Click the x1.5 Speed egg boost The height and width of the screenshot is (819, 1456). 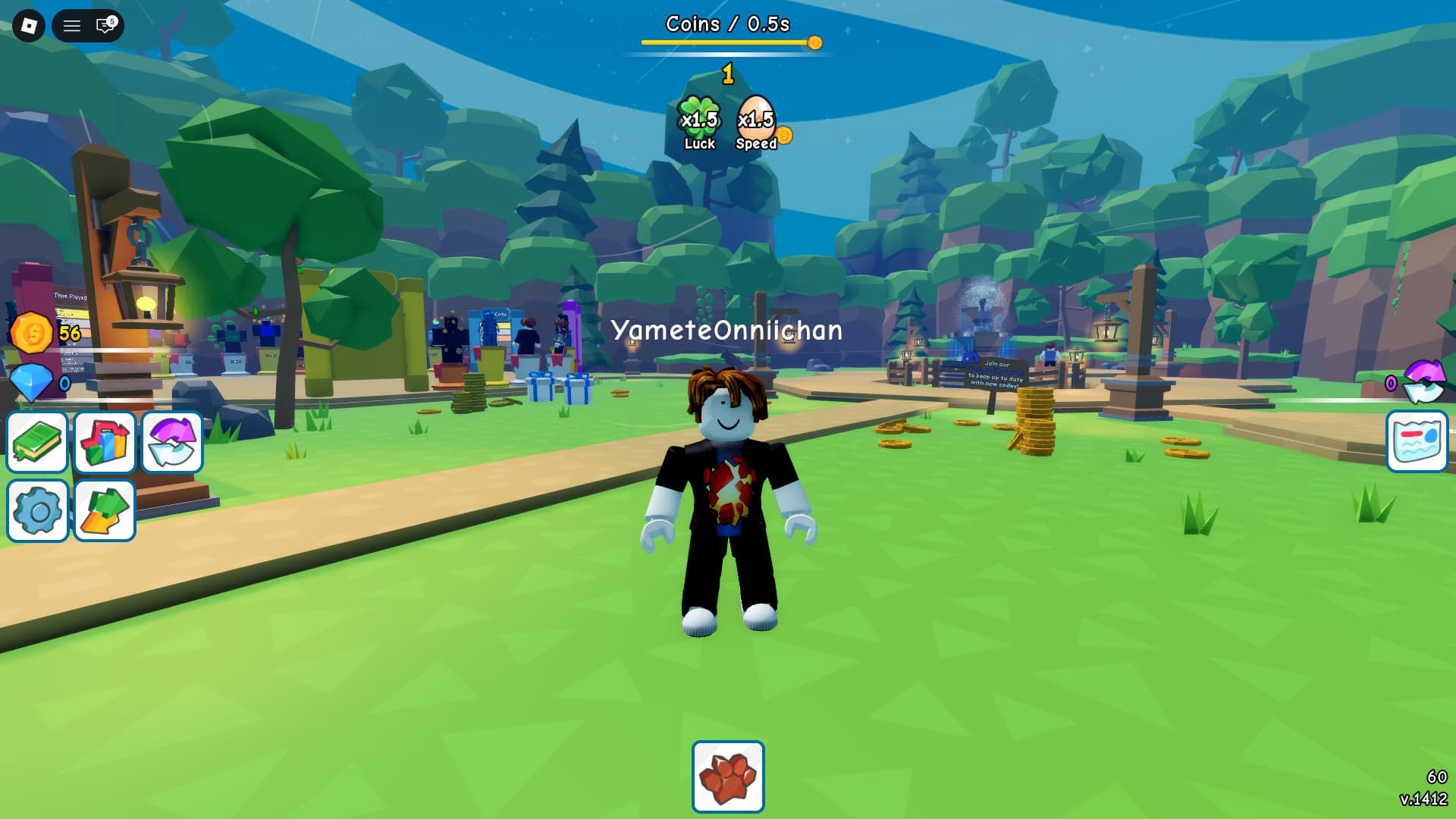(x=756, y=123)
